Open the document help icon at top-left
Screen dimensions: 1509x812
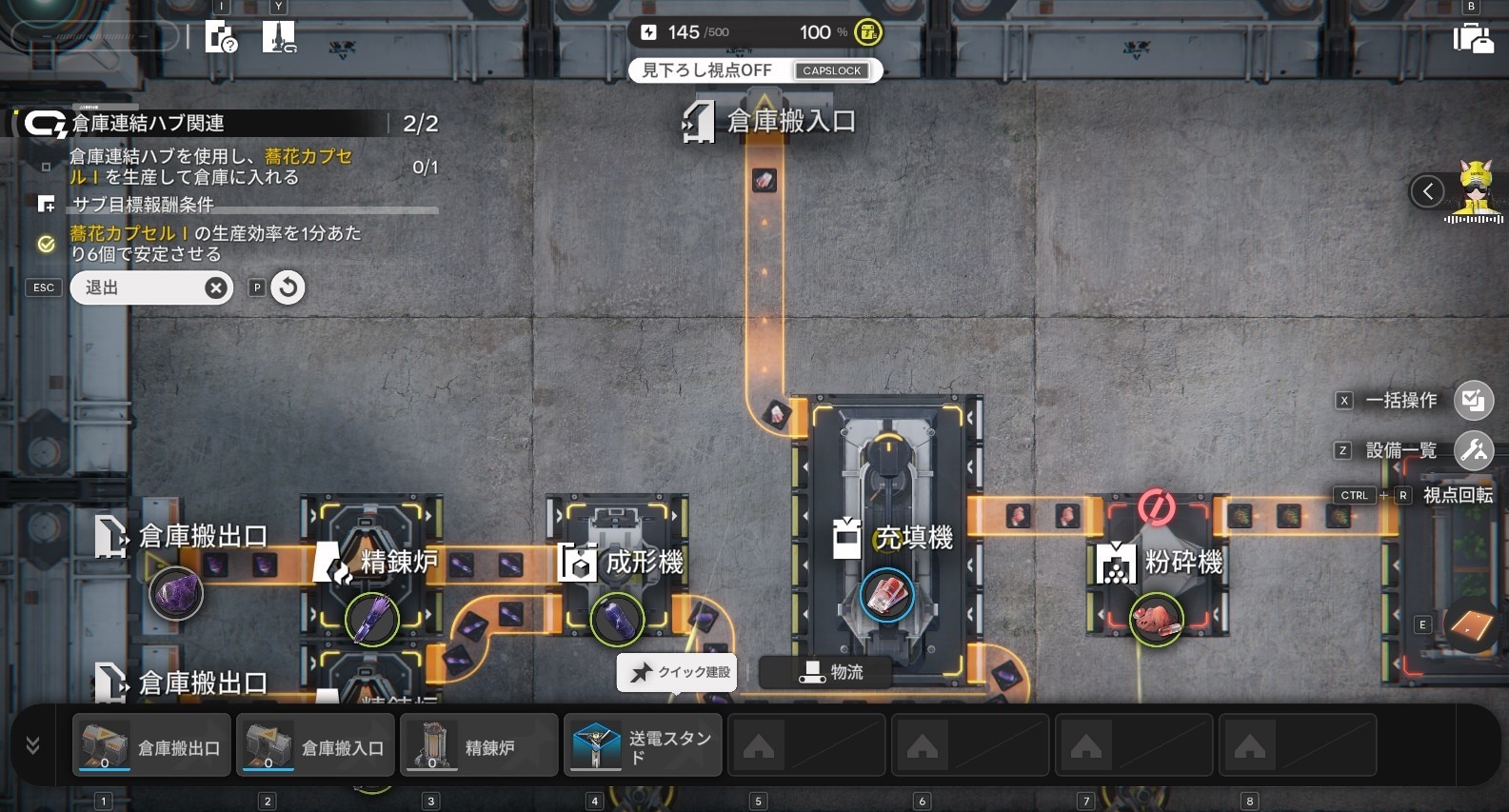[x=221, y=38]
